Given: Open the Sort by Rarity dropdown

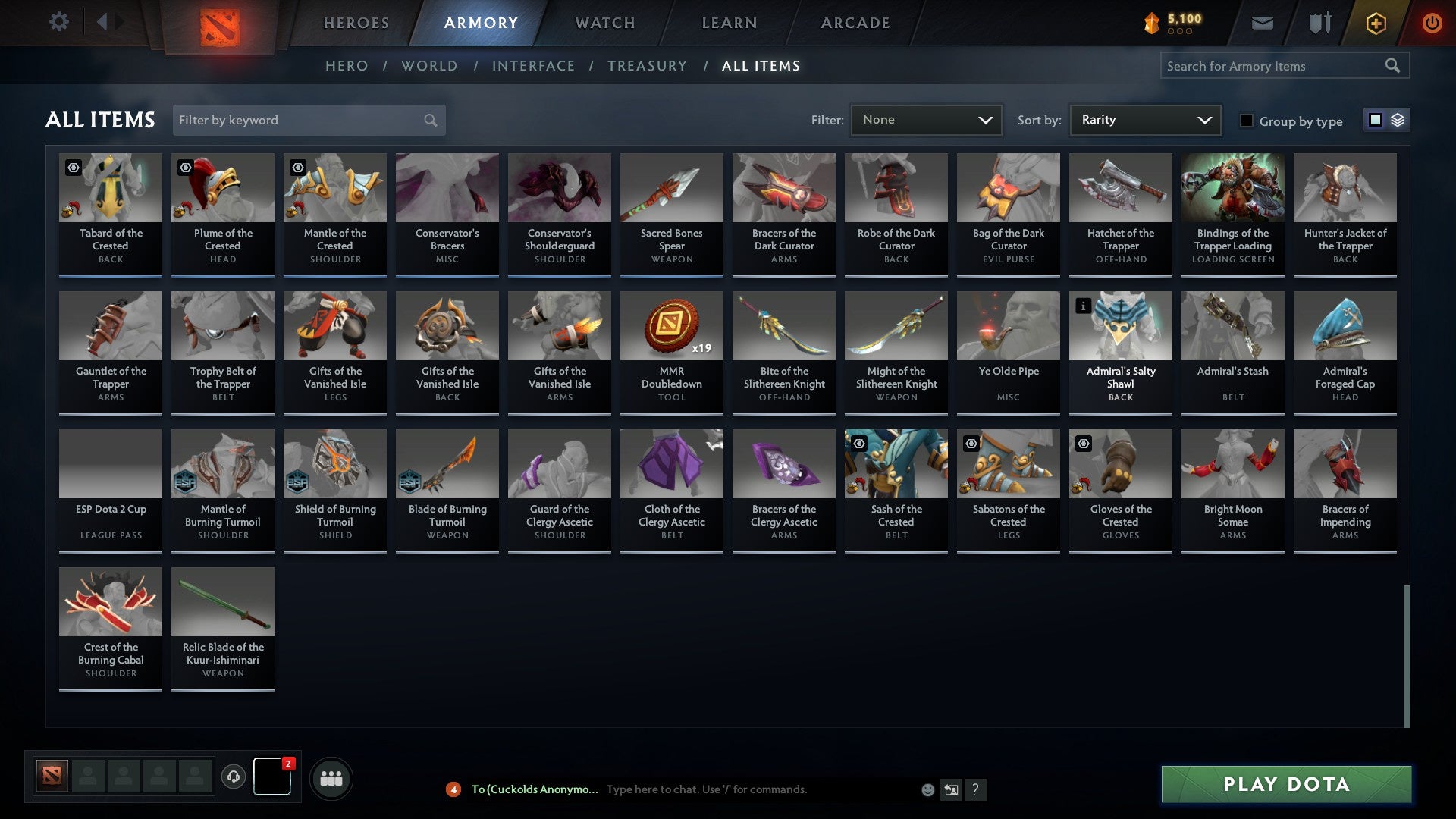Looking at the screenshot, I should click(x=1144, y=119).
